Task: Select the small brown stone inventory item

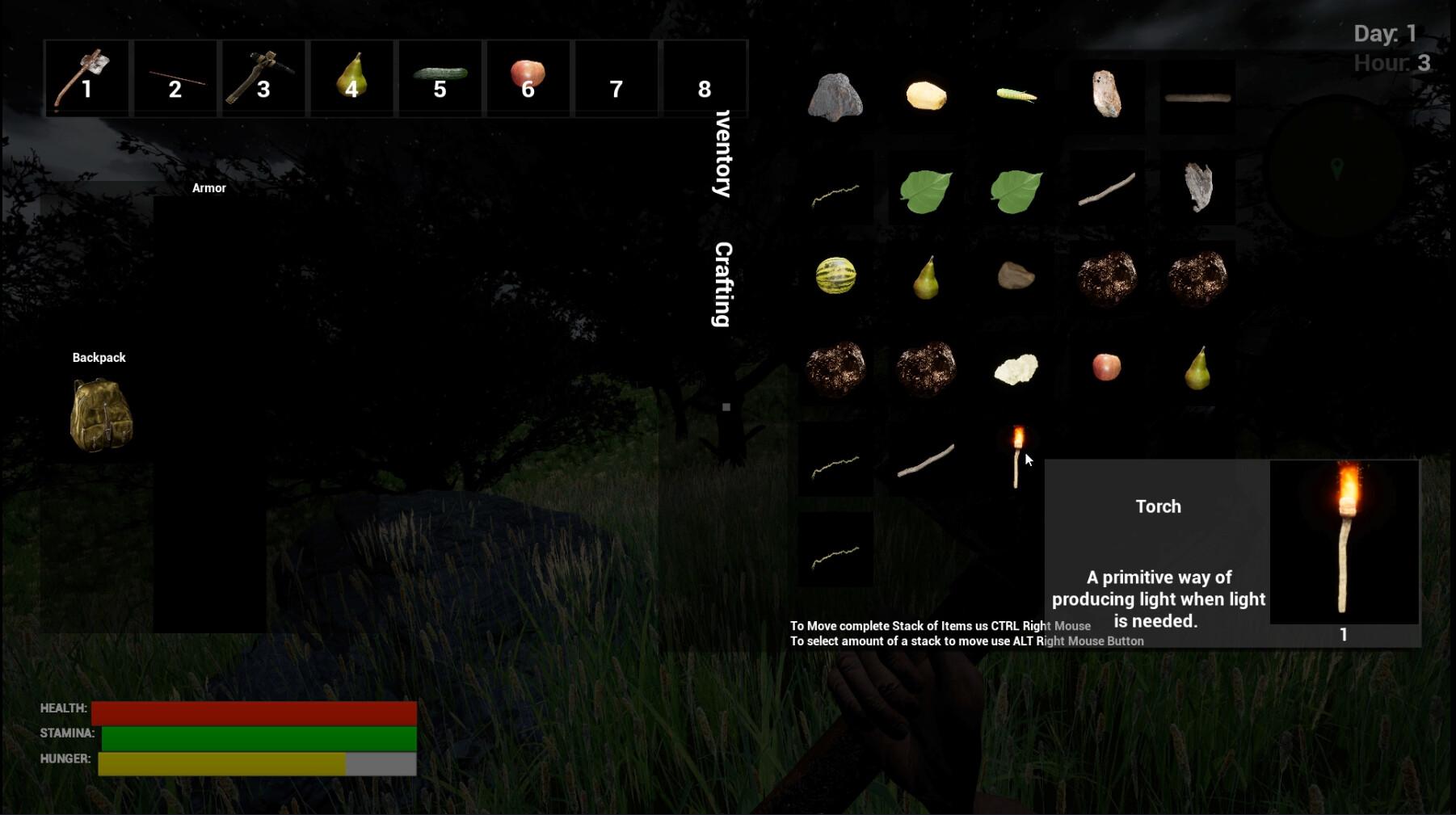Action: tap(1016, 275)
